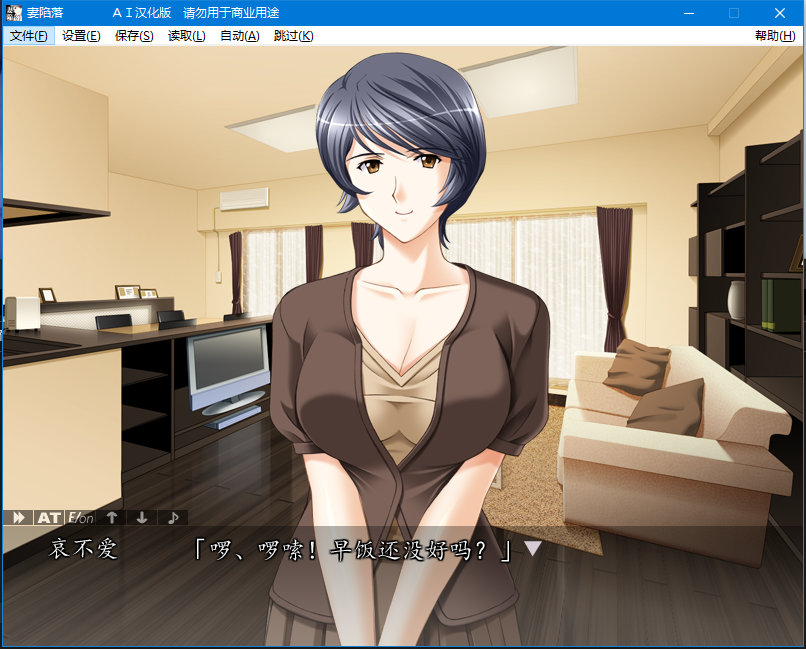The image size is (806, 649).
Task: Minimize the game window
Action: click(x=688, y=13)
